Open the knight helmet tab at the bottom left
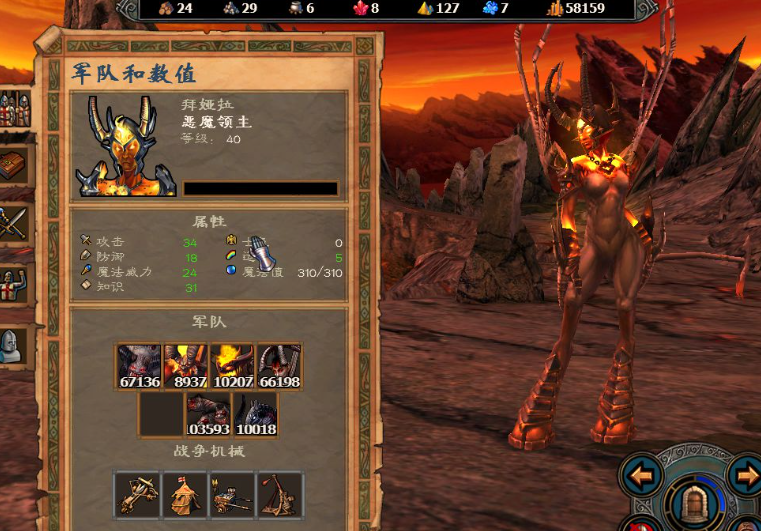The image size is (761, 531). click(13, 347)
